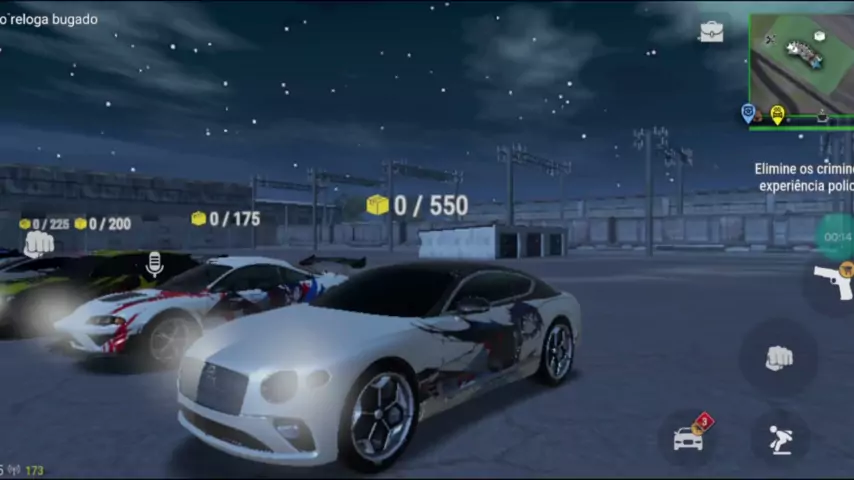The image size is (854, 480).
Task: Tap the small fist icon on the left
Action: pyautogui.click(x=38, y=243)
